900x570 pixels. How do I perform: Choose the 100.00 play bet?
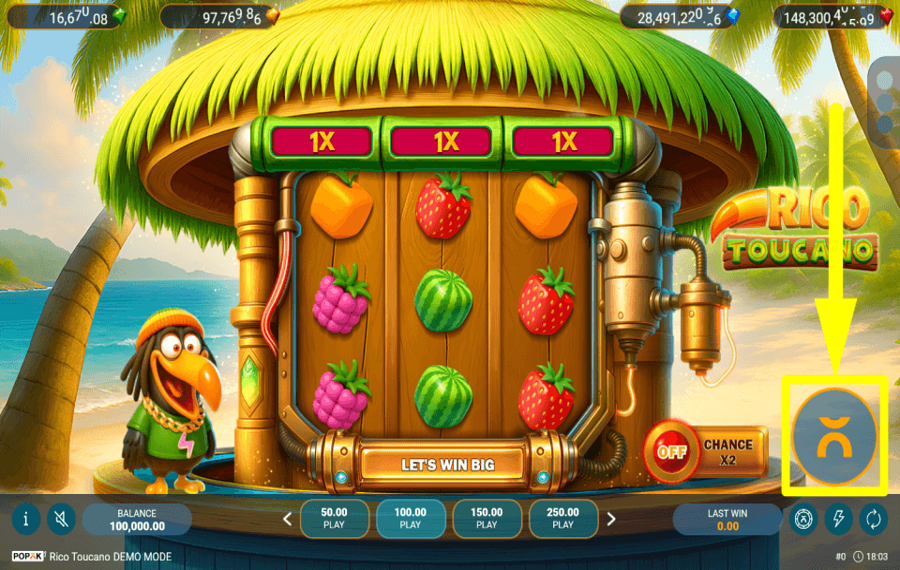(x=410, y=518)
